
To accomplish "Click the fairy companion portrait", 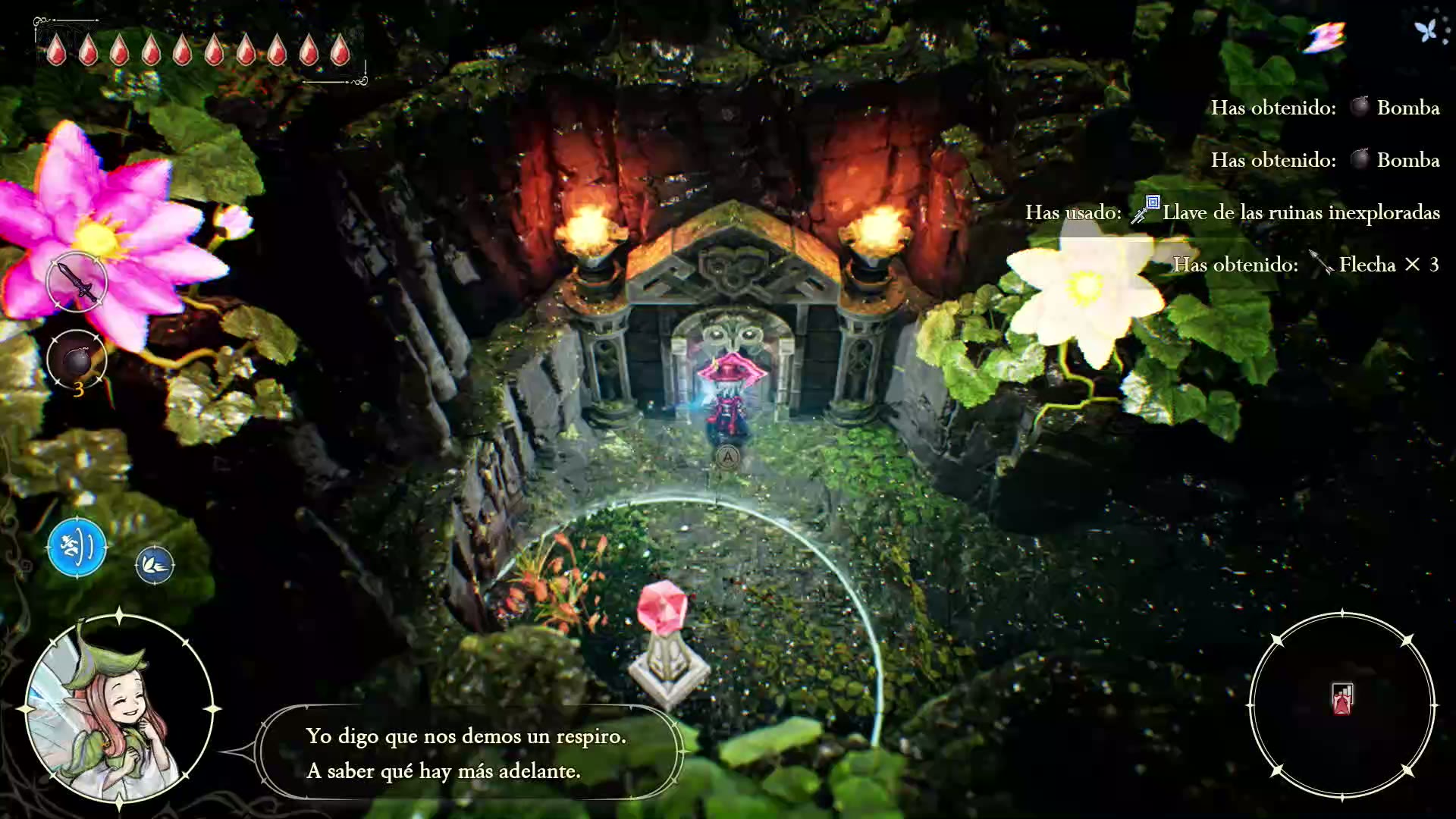I will [118, 709].
